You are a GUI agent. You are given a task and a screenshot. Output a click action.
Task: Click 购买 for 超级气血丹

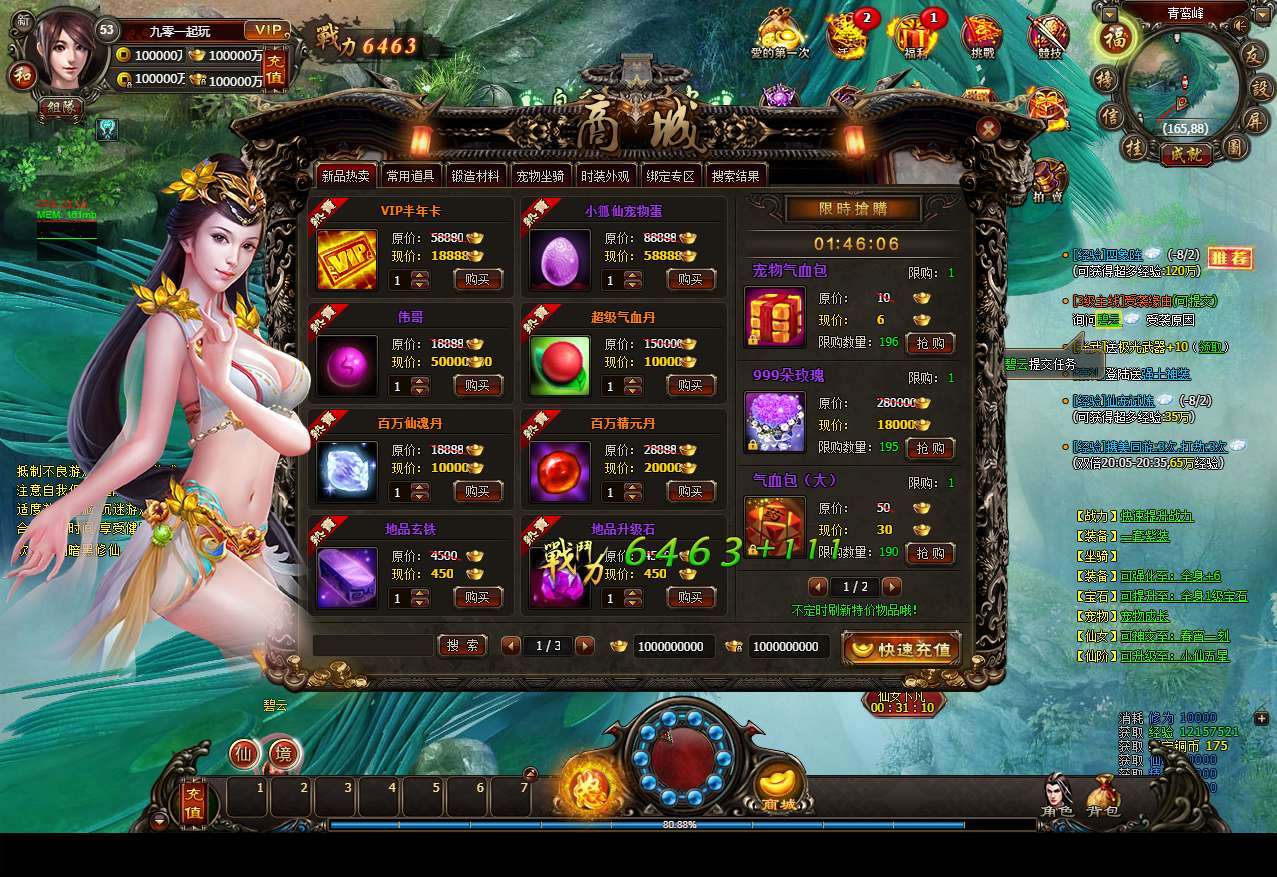click(691, 386)
